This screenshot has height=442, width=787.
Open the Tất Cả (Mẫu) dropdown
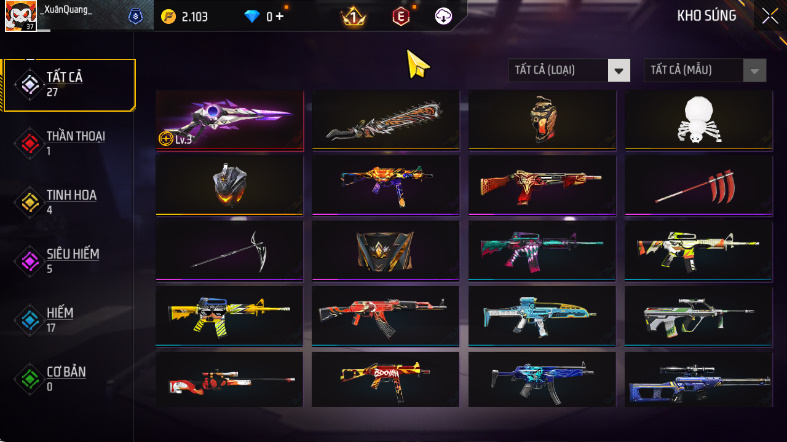click(x=707, y=70)
